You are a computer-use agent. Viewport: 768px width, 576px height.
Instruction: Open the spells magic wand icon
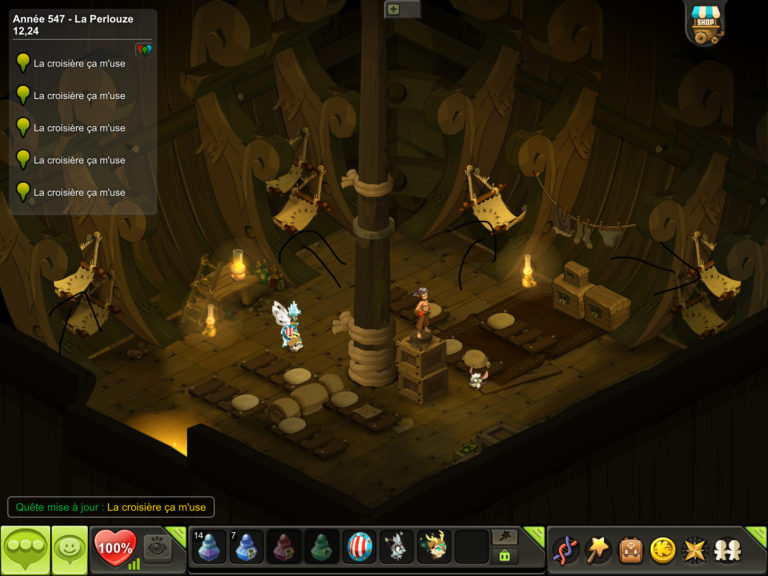[598, 549]
